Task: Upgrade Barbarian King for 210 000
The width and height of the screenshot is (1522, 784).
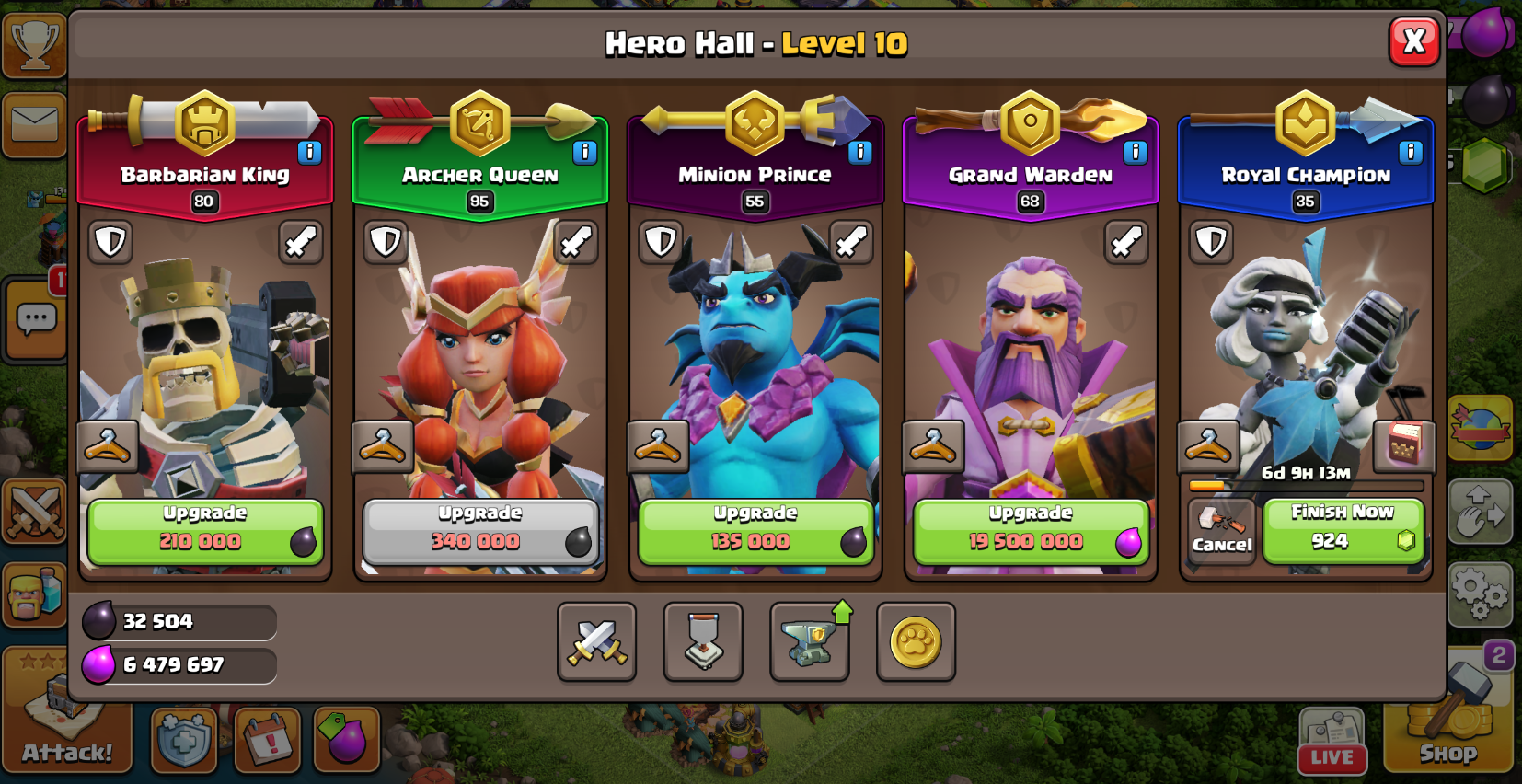Action: tap(204, 532)
